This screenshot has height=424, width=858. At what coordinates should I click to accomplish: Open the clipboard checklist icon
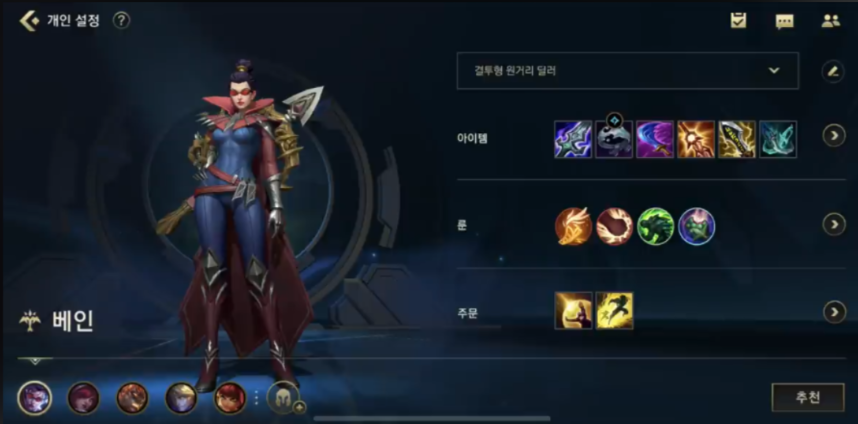click(x=739, y=20)
